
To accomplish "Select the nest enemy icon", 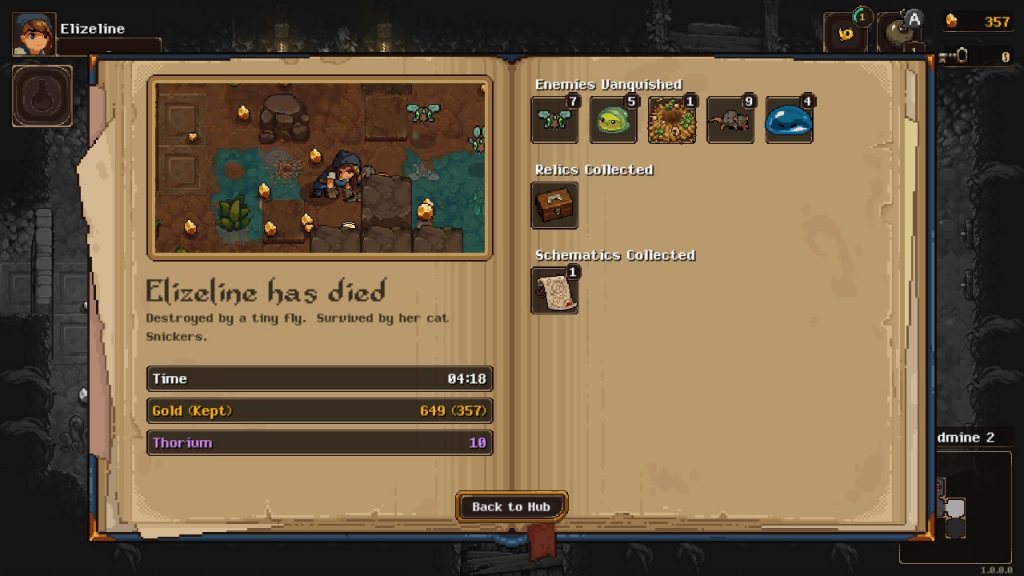I will pyautogui.click(x=672, y=120).
